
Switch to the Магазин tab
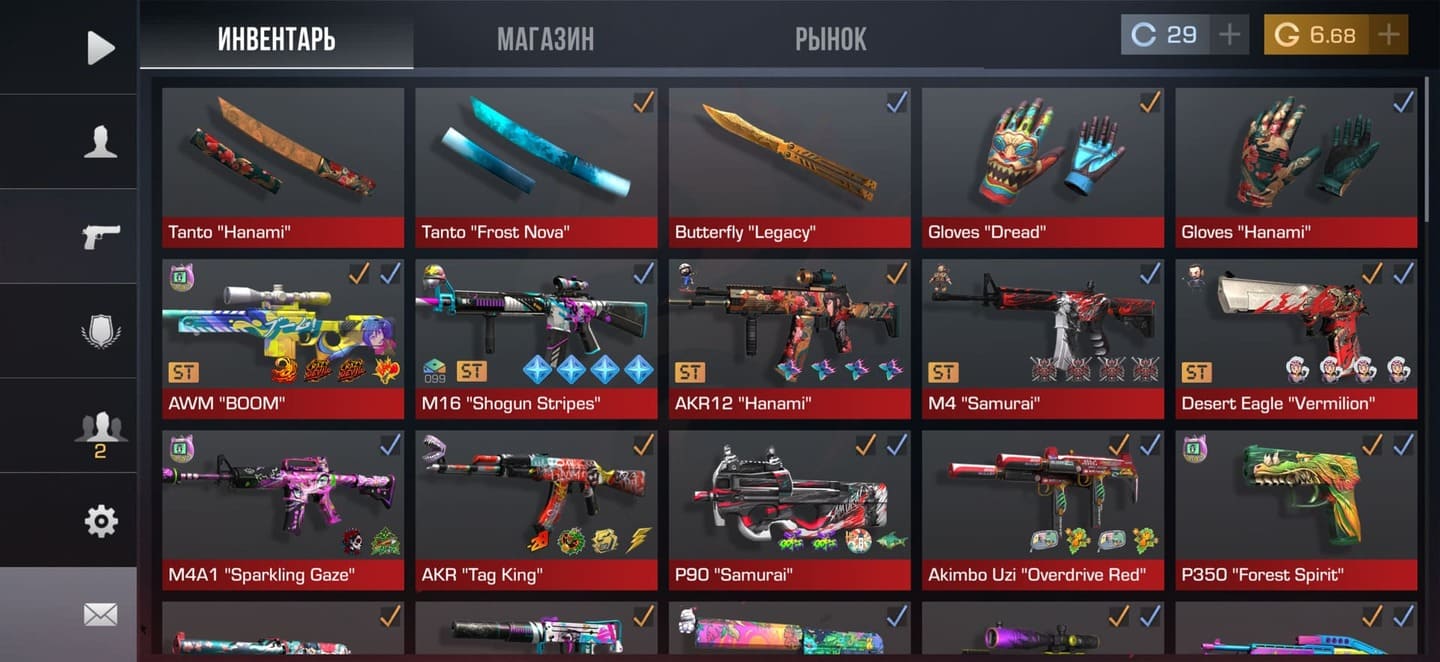pyautogui.click(x=545, y=39)
